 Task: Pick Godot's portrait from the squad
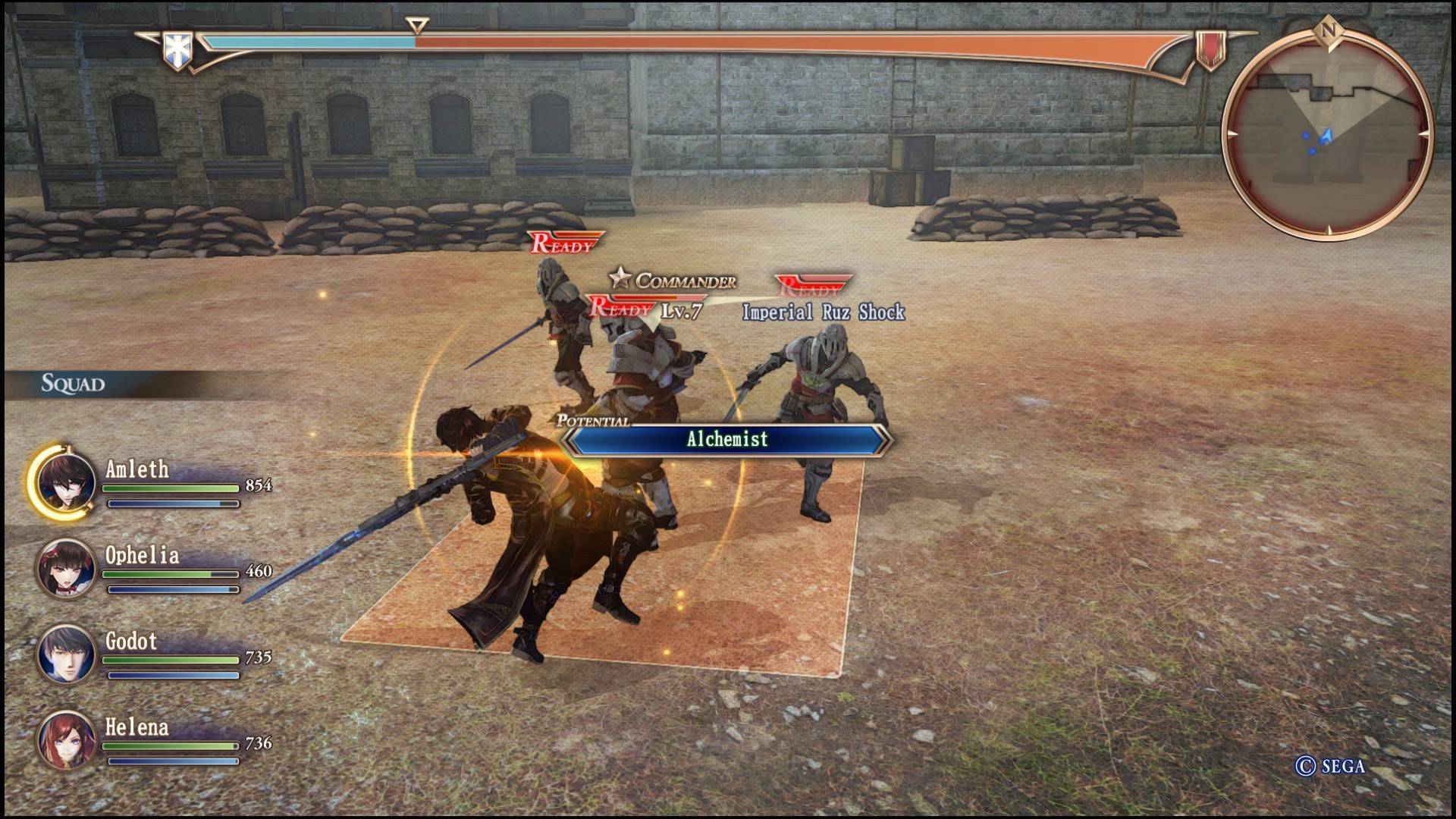[x=66, y=654]
